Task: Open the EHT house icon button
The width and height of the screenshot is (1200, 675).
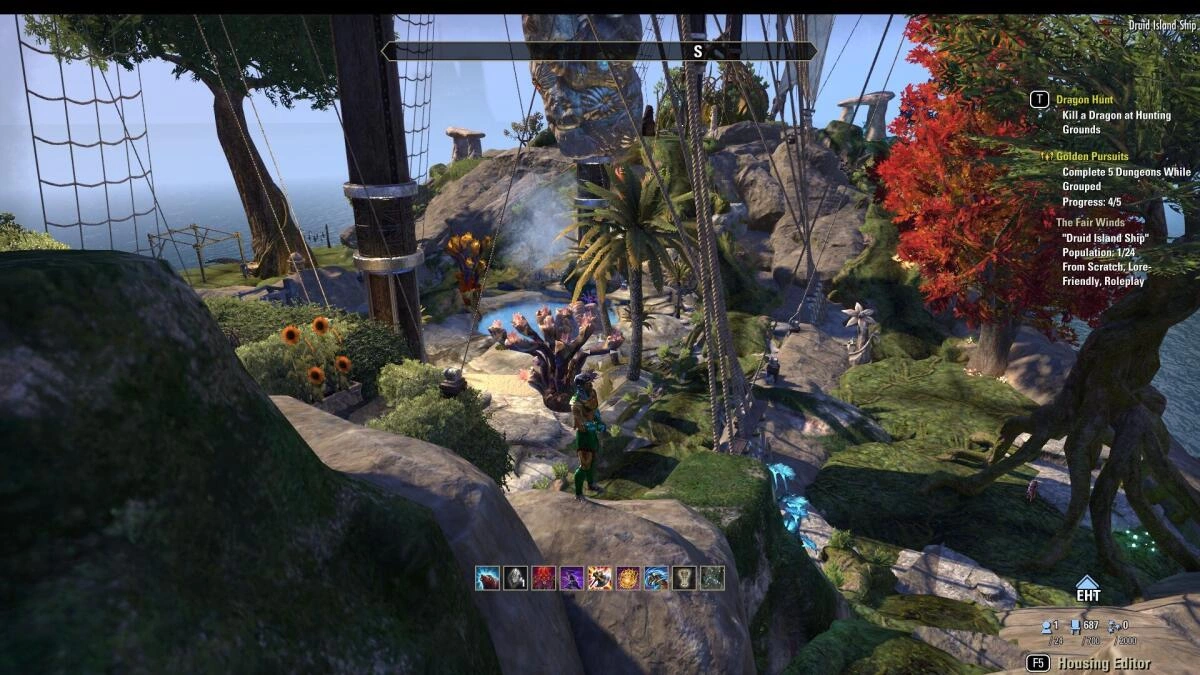Action: 1088,589
